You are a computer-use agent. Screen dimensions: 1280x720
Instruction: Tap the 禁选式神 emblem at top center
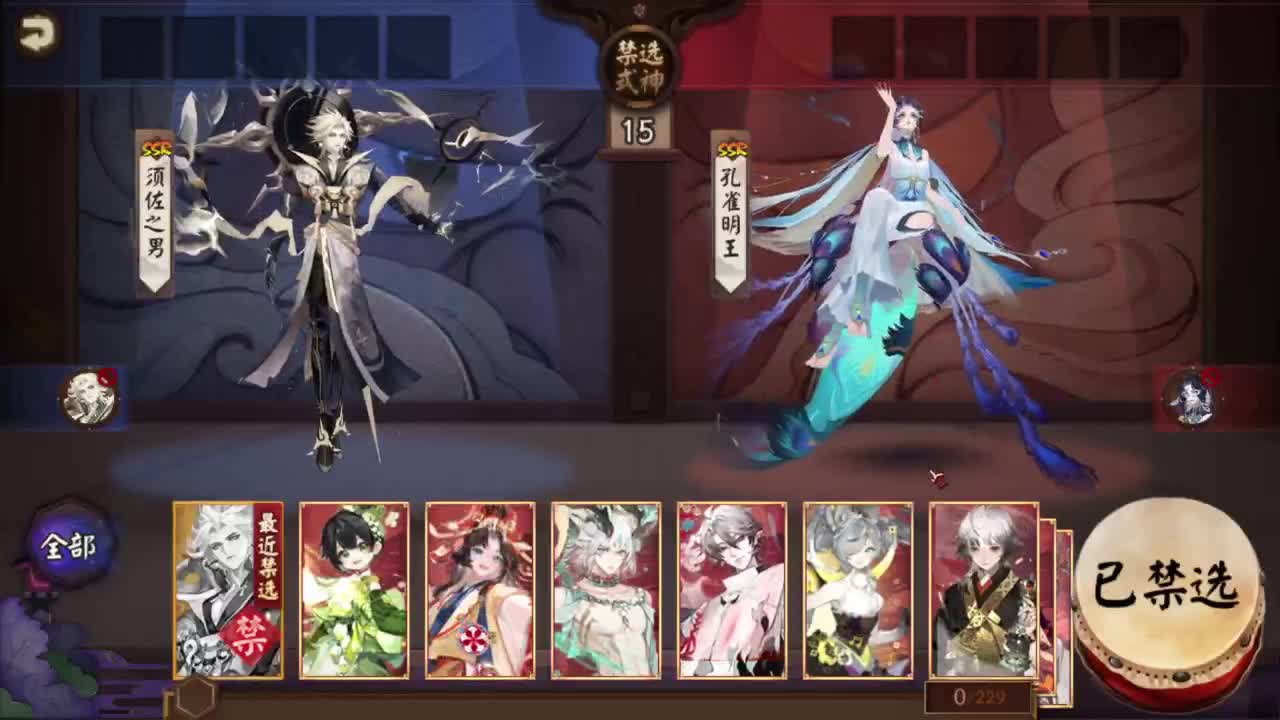point(639,63)
